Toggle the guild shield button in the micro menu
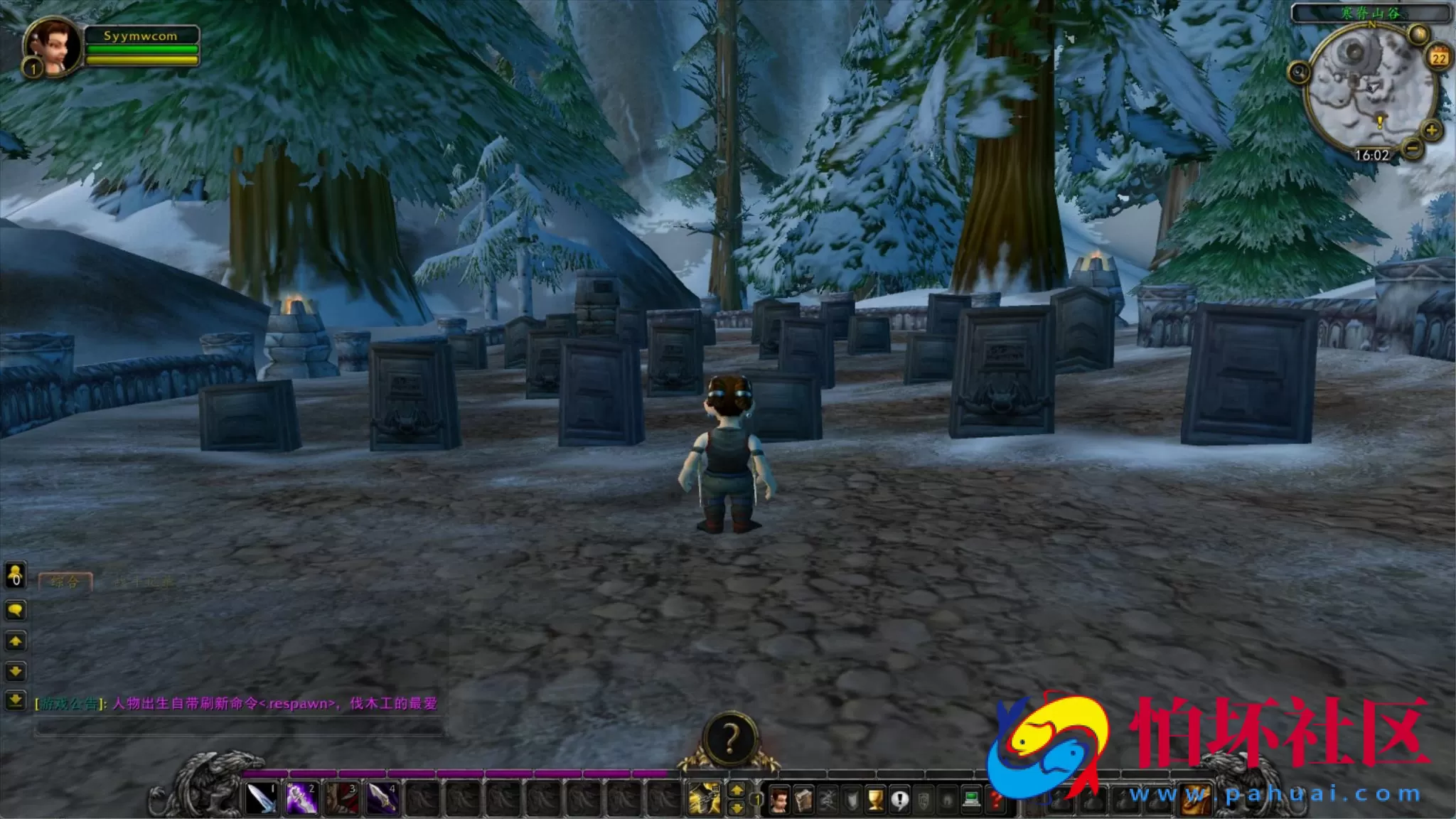The height and width of the screenshot is (819, 1456). click(924, 799)
